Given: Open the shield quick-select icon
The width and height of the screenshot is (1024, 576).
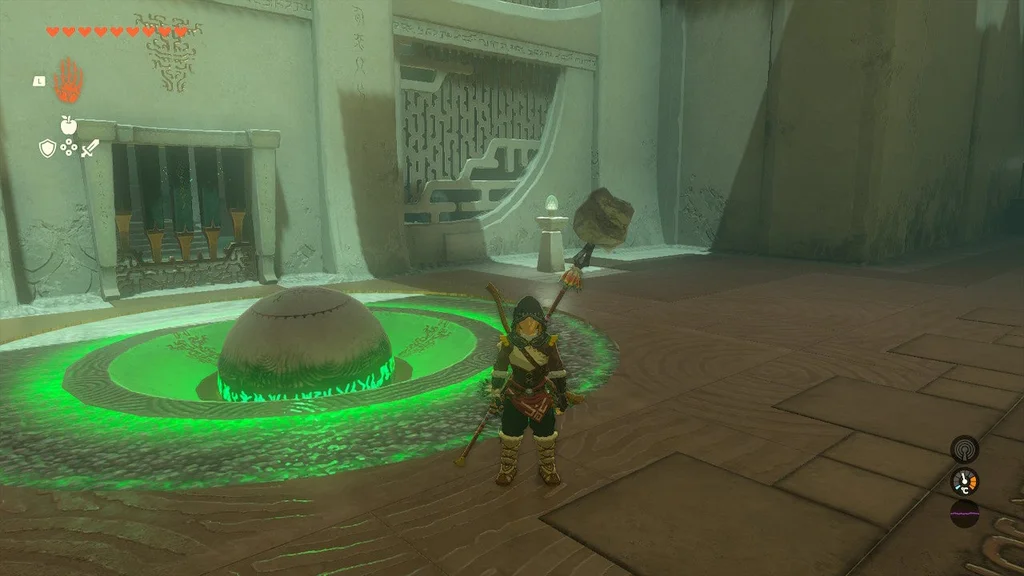Looking at the screenshot, I should pyautogui.click(x=46, y=148).
